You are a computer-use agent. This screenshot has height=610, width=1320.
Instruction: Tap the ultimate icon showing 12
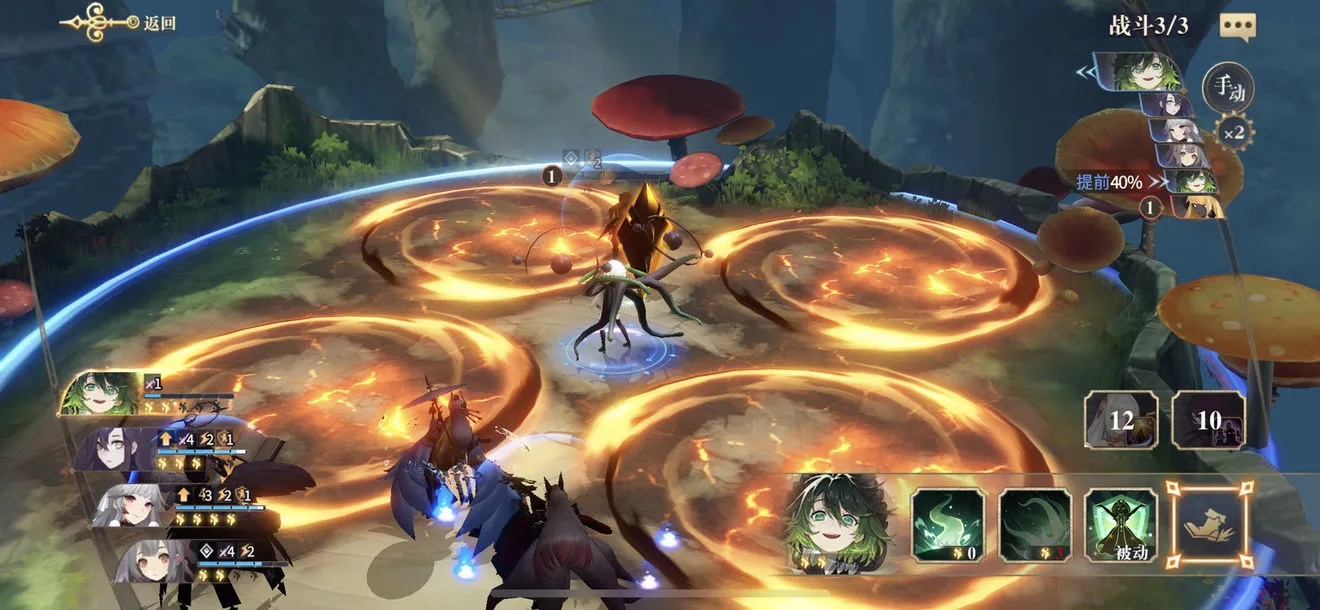[x=1122, y=420]
